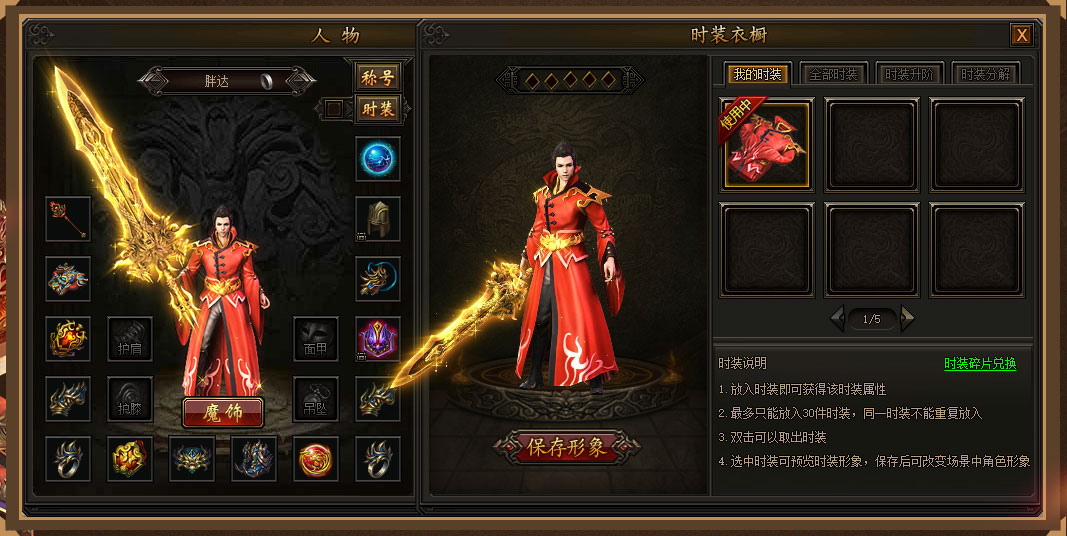This screenshot has width=1067, height=536.
Task: Go to the next wardrobe page
Action: pos(907,319)
